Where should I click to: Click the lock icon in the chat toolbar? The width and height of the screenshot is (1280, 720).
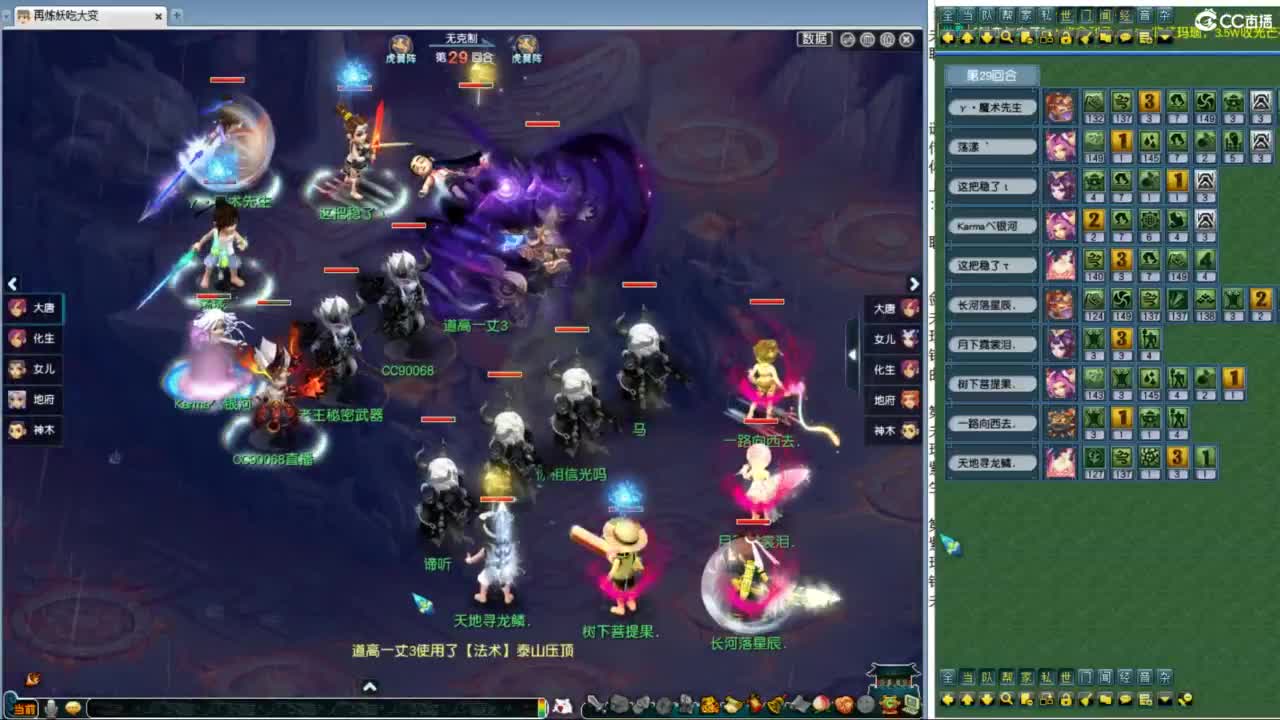point(1066,36)
